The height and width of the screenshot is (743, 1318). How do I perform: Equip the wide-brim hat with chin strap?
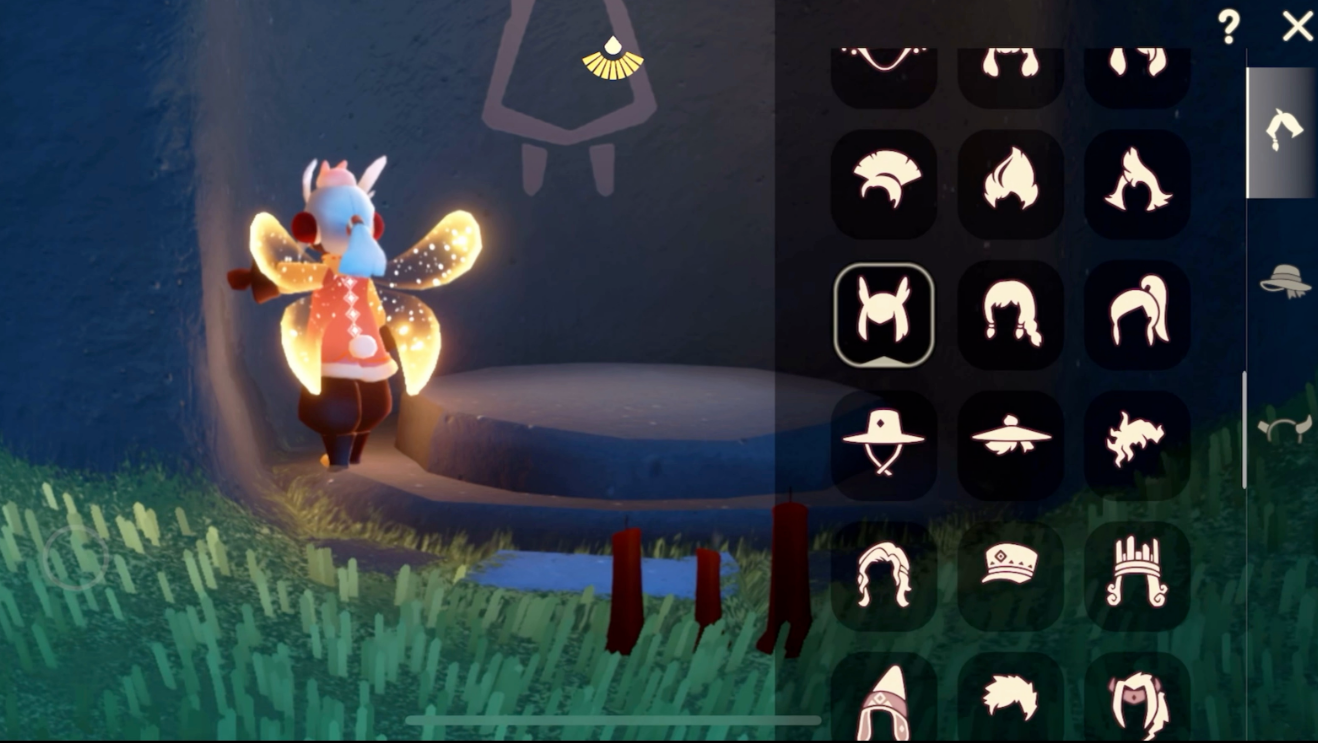point(883,444)
